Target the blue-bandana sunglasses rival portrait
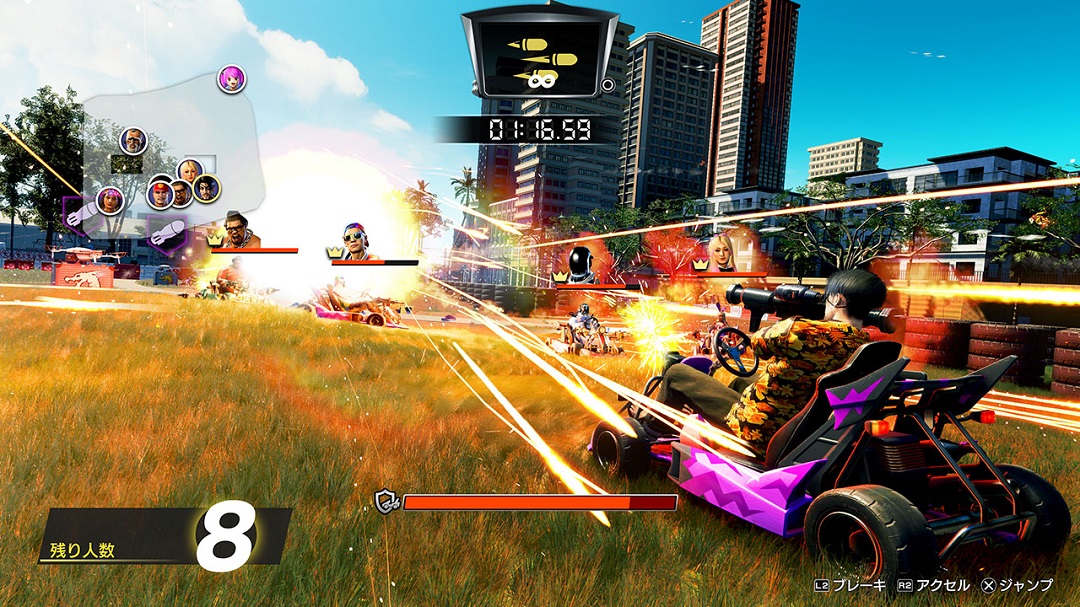This screenshot has height=607, width=1080. (x=357, y=241)
